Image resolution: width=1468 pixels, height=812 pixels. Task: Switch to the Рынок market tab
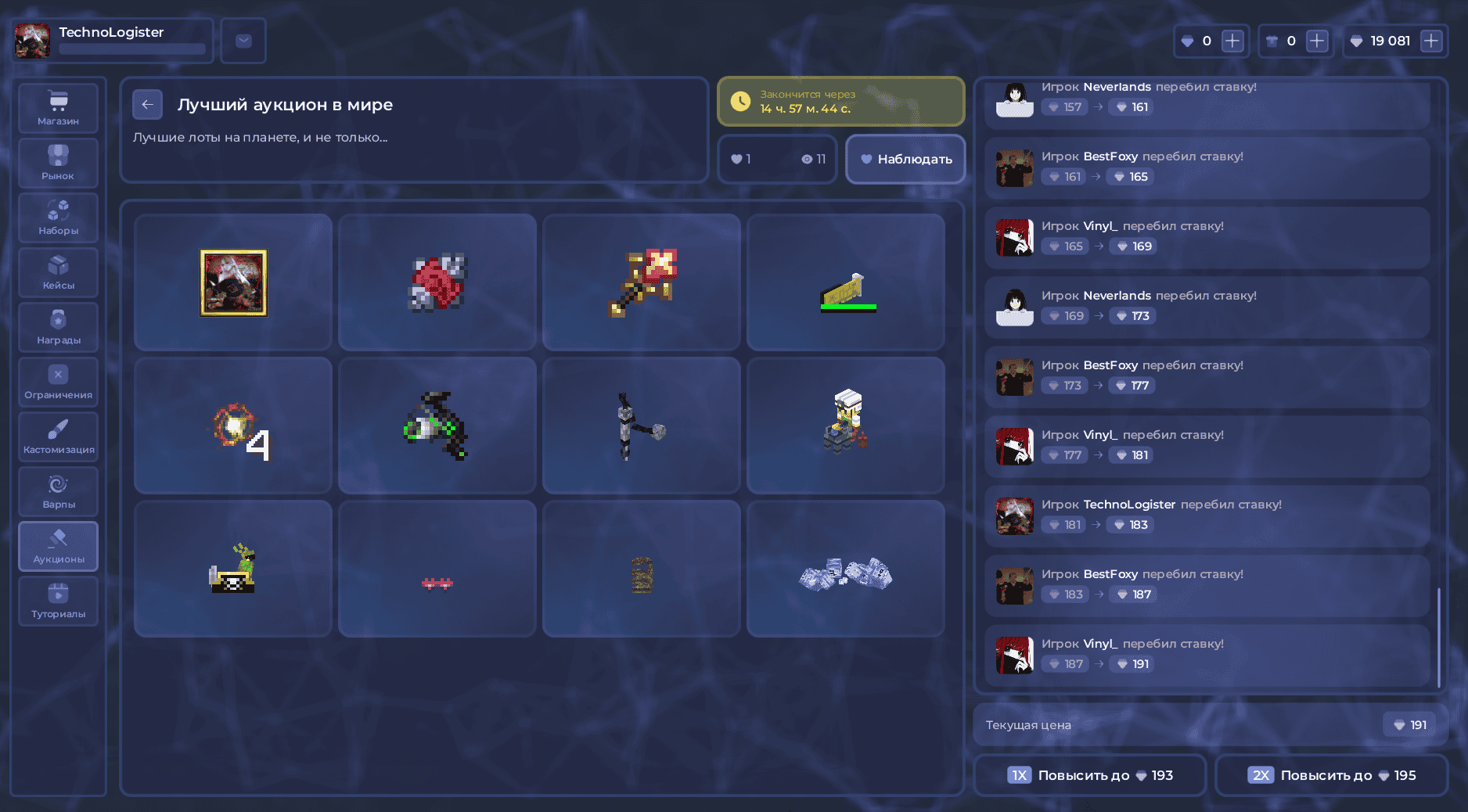click(x=59, y=163)
